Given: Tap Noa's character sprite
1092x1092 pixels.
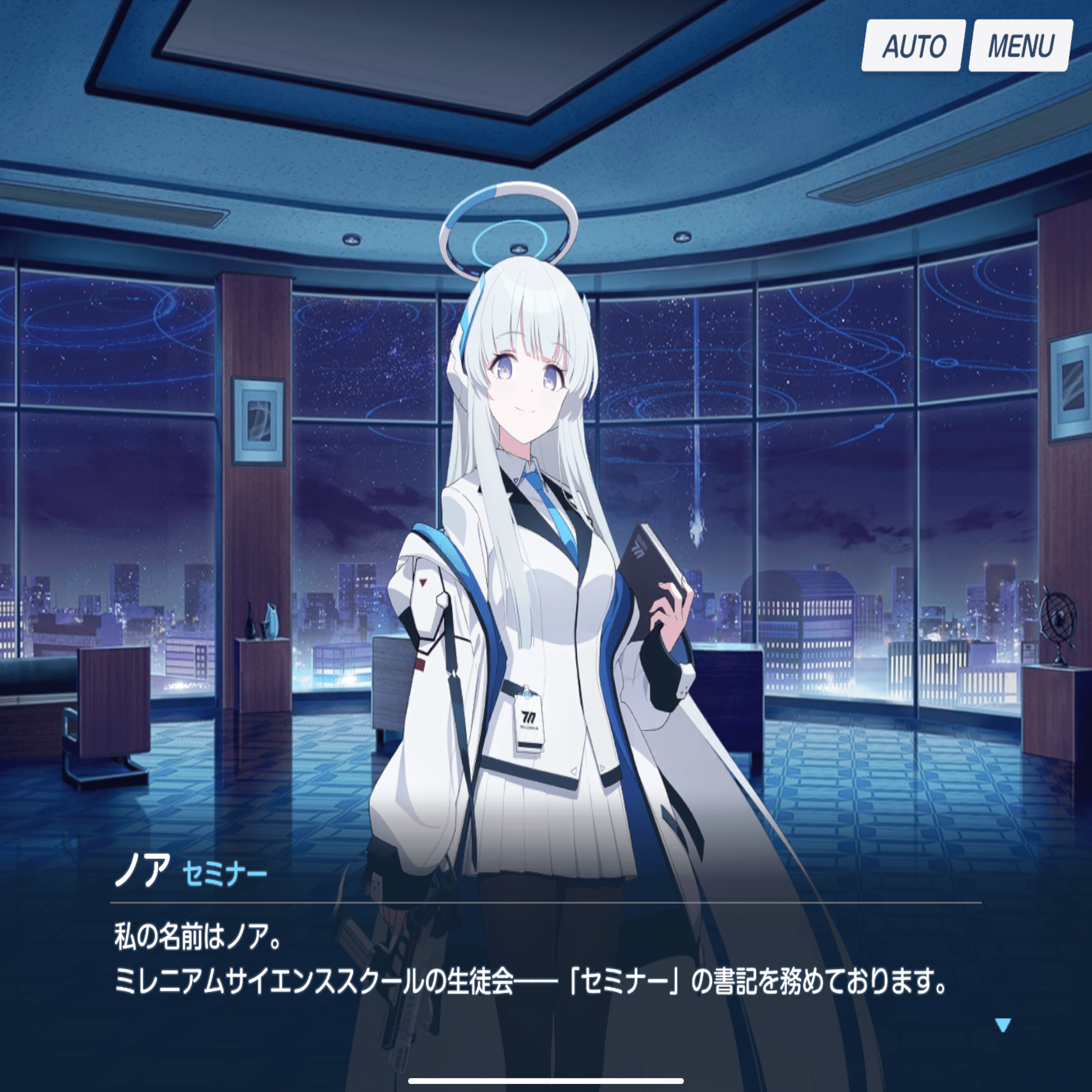Looking at the screenshot, I should [x=537, y=622].
